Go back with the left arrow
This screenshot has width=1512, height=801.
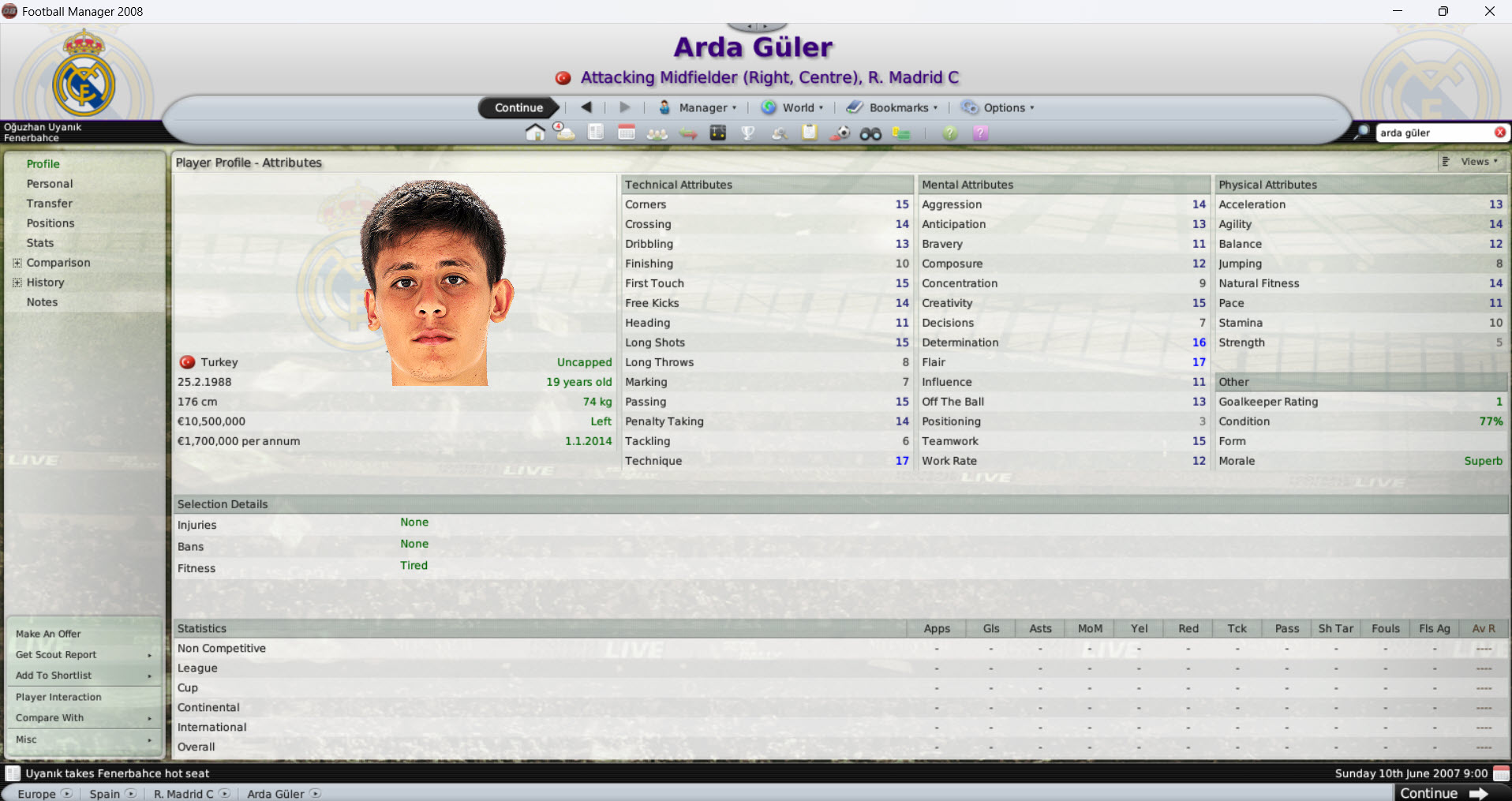(586, 107)
